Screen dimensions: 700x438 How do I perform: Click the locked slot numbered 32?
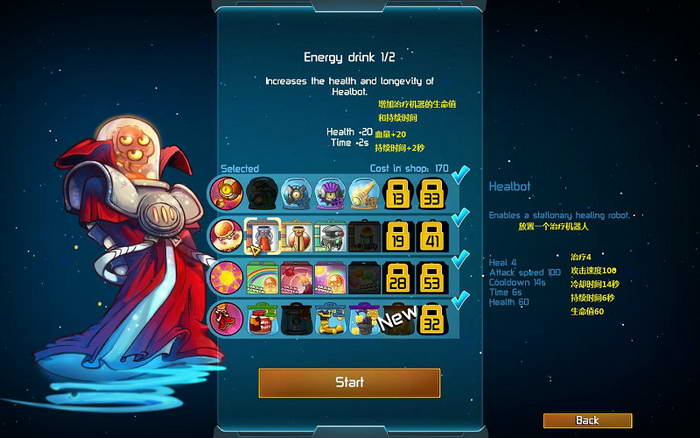(x=431, y=319)
